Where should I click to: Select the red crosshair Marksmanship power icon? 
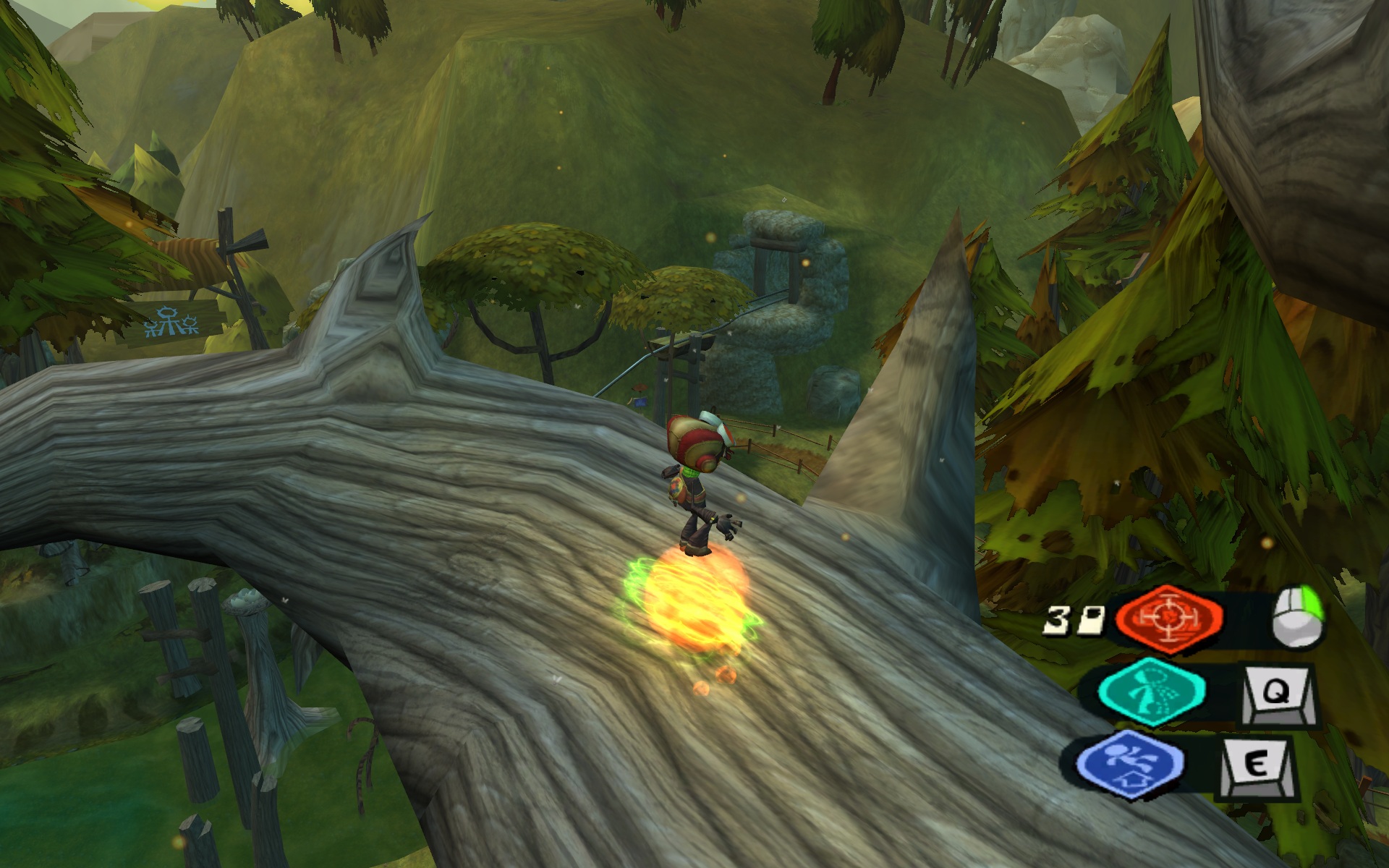pyautogui.click(x=1169, y=618)
